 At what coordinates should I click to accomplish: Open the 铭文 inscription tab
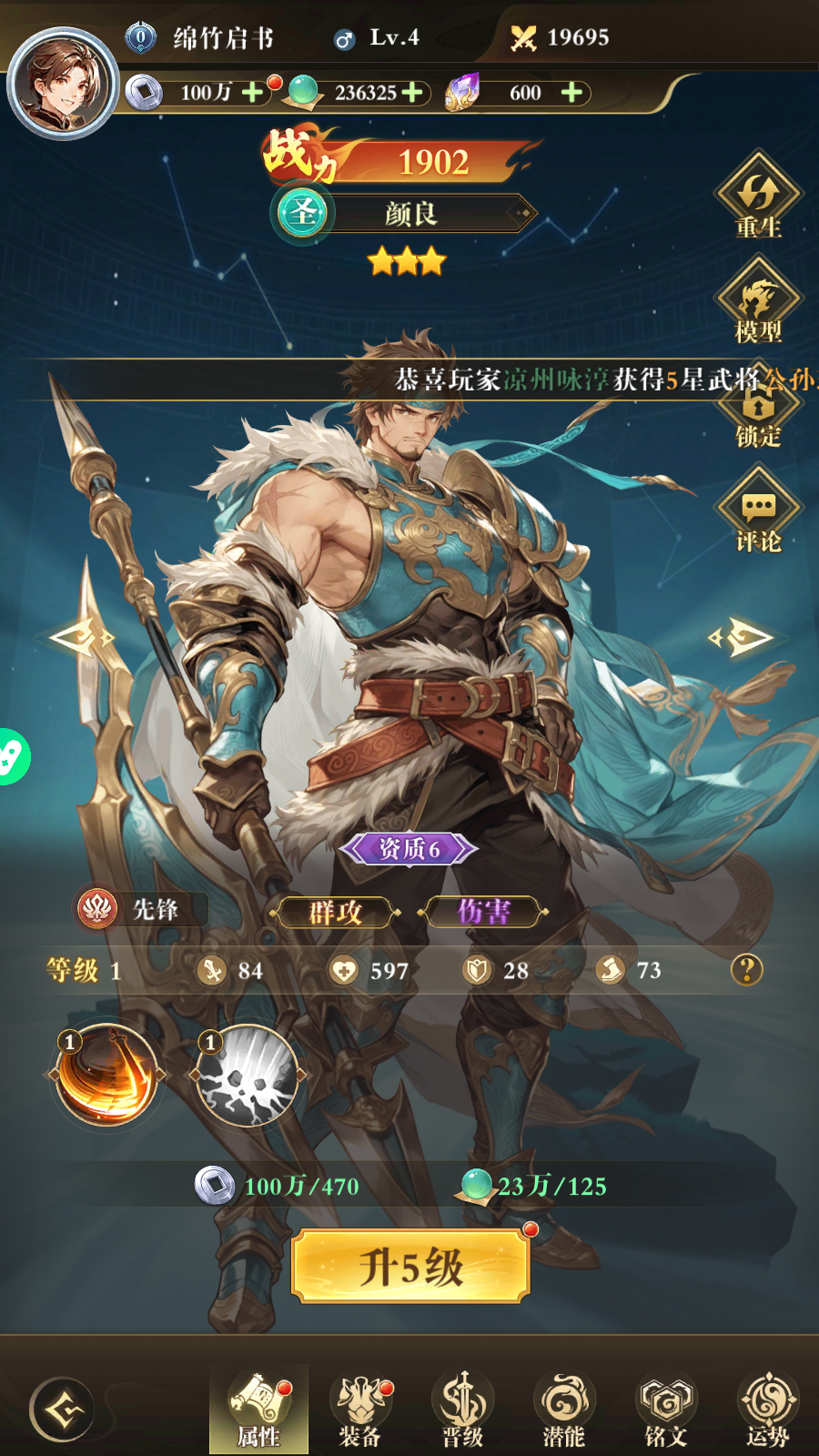click(666, 1409)
